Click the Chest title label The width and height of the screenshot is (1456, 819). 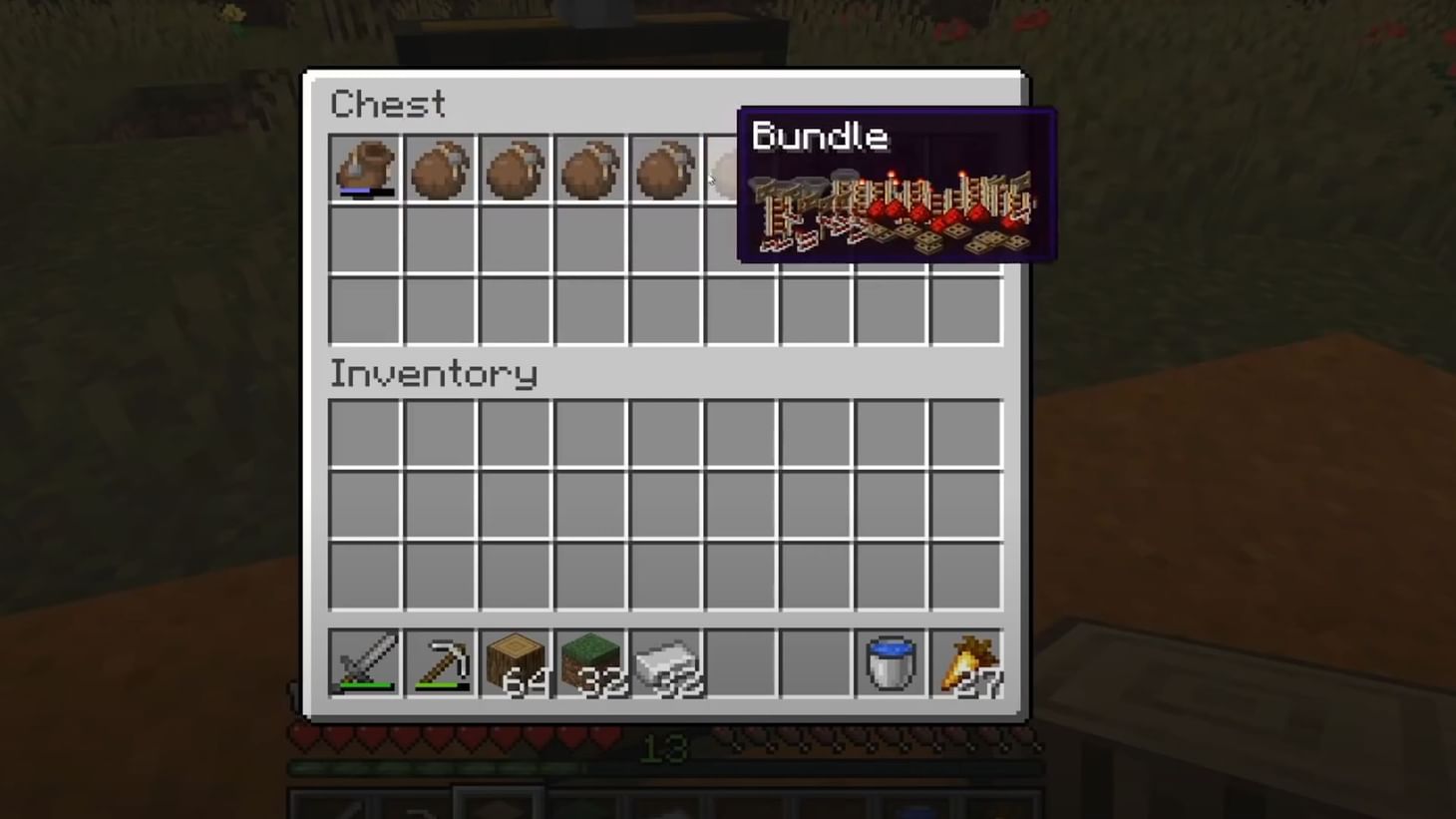[x=387, y=104]
